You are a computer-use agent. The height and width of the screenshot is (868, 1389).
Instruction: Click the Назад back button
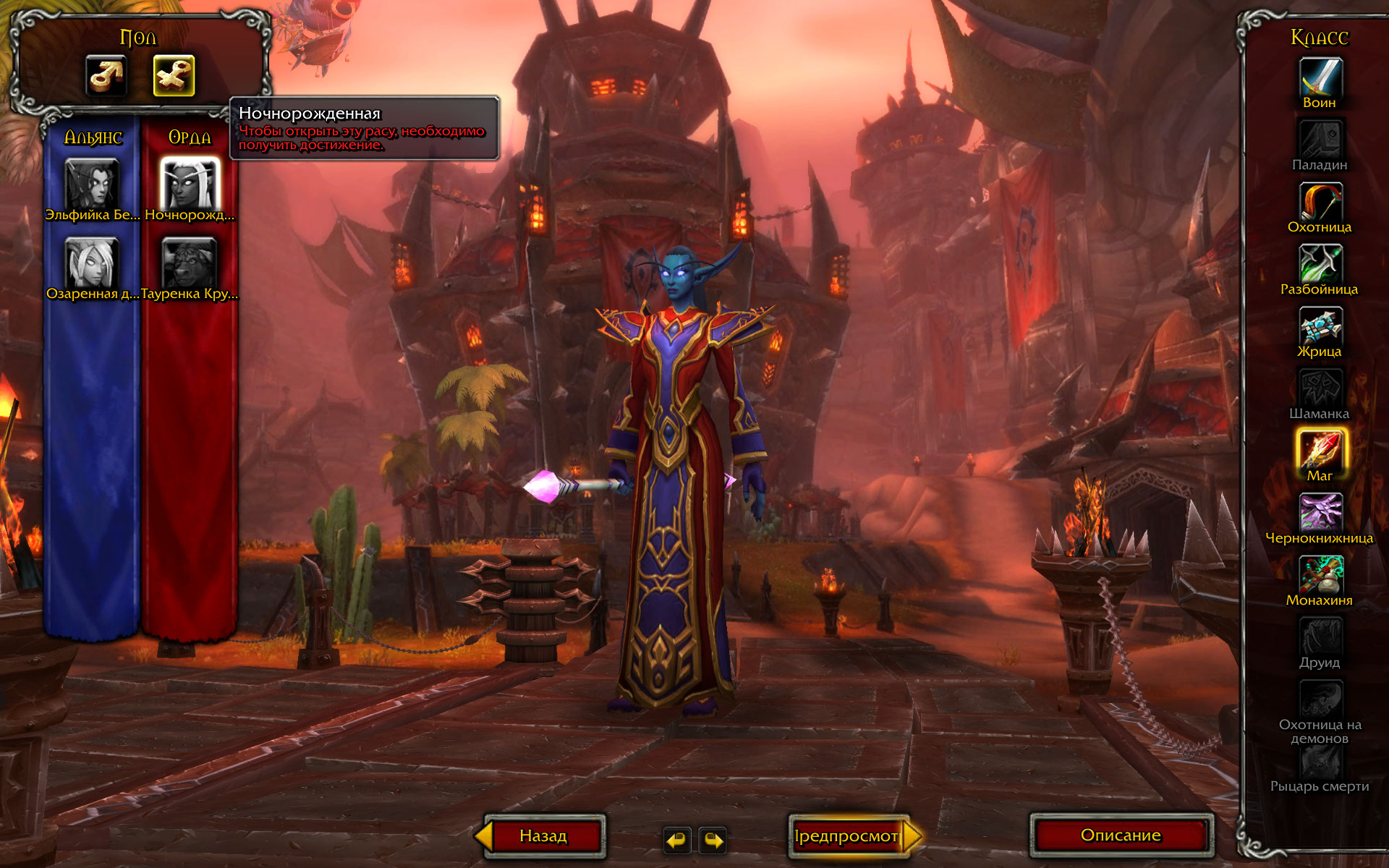coord(543,836)
